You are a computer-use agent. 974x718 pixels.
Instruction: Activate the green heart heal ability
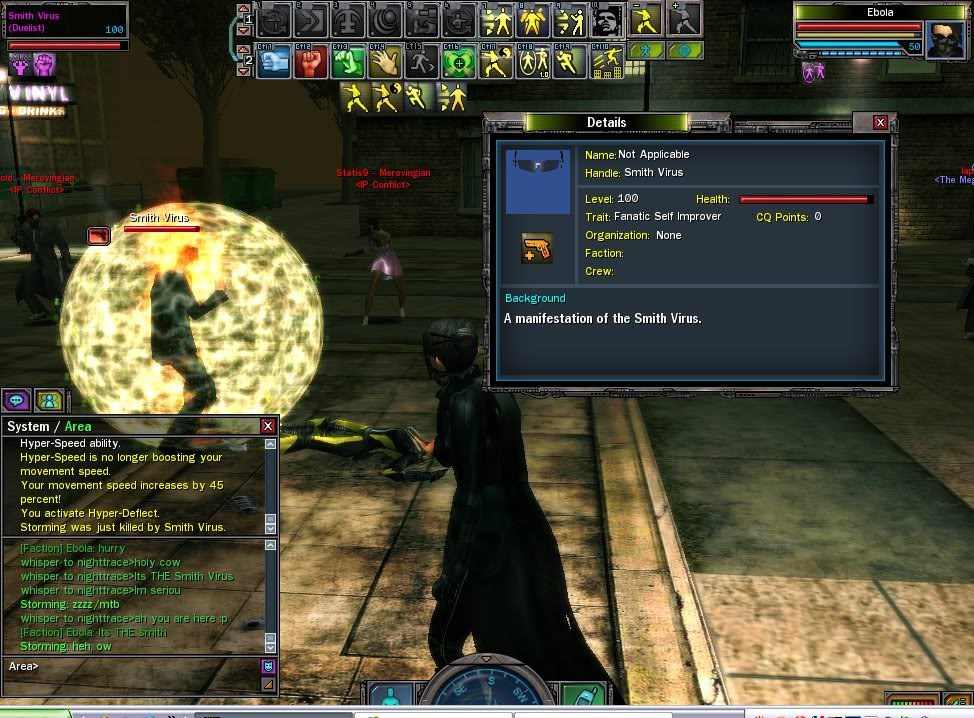pyautogui.click(x=456, y=62)
